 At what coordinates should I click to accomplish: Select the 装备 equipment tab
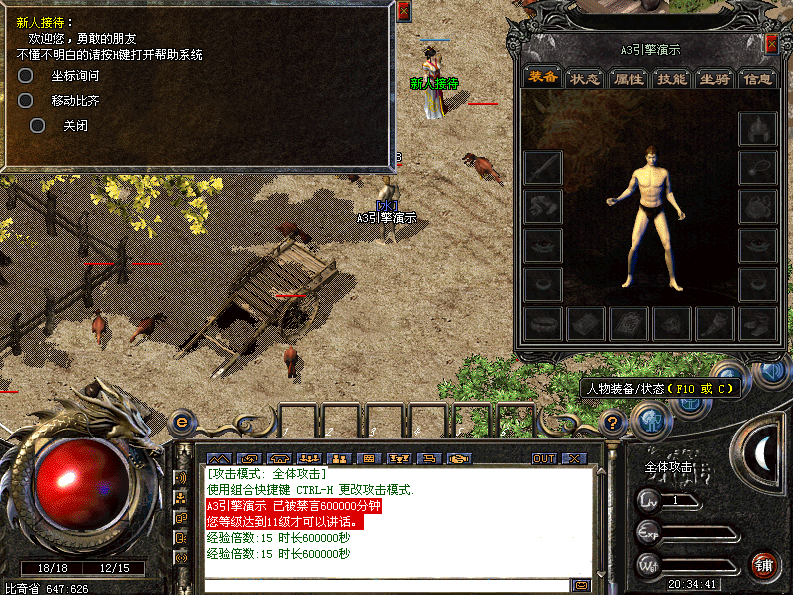(x=544, y=78)
